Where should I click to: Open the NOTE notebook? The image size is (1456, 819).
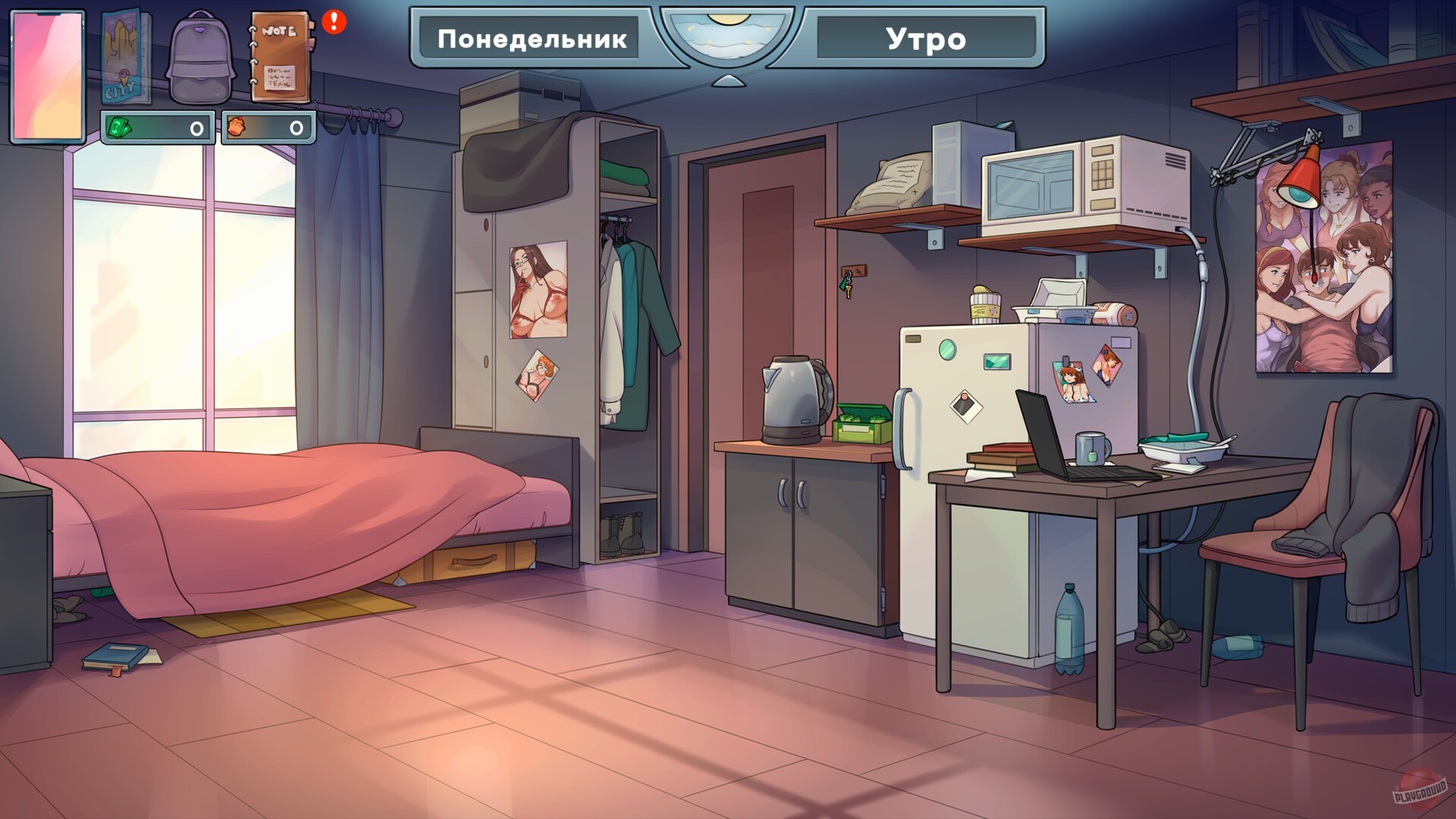coord(282,57)
